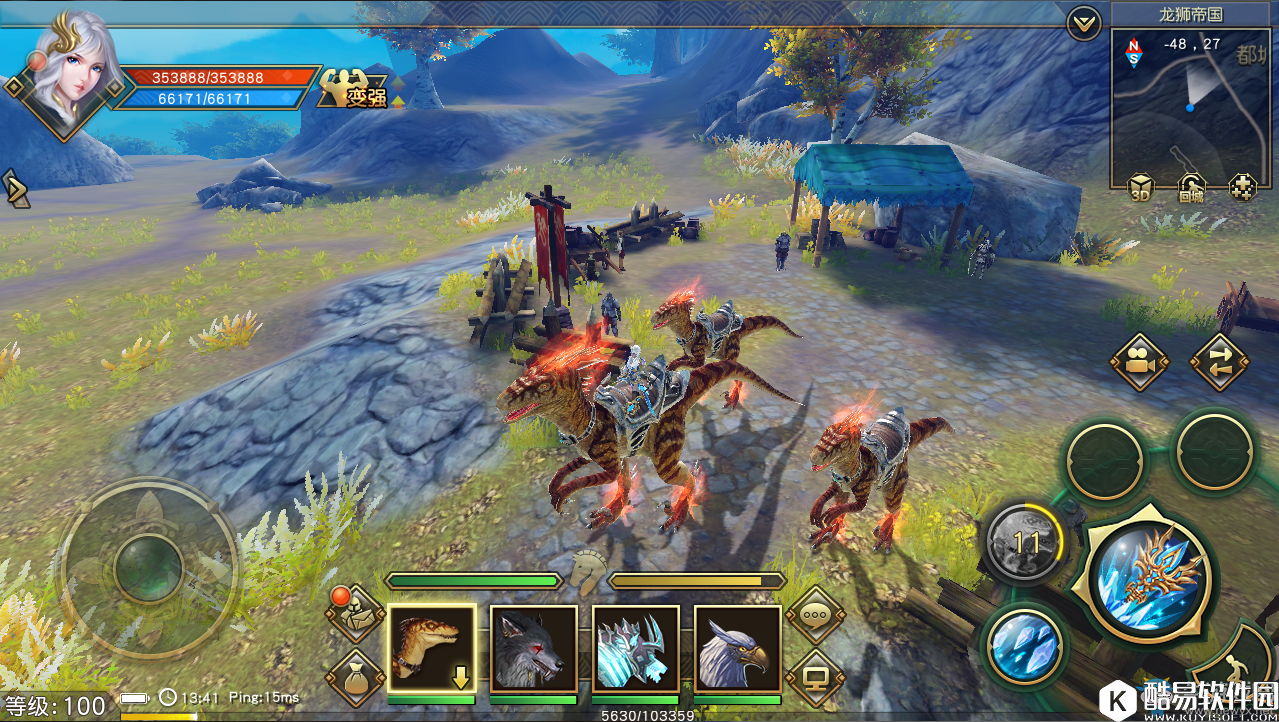Select the griffin eagle mount slot
This screenshot has width=1279, height=722.
(x=737, y=649)
